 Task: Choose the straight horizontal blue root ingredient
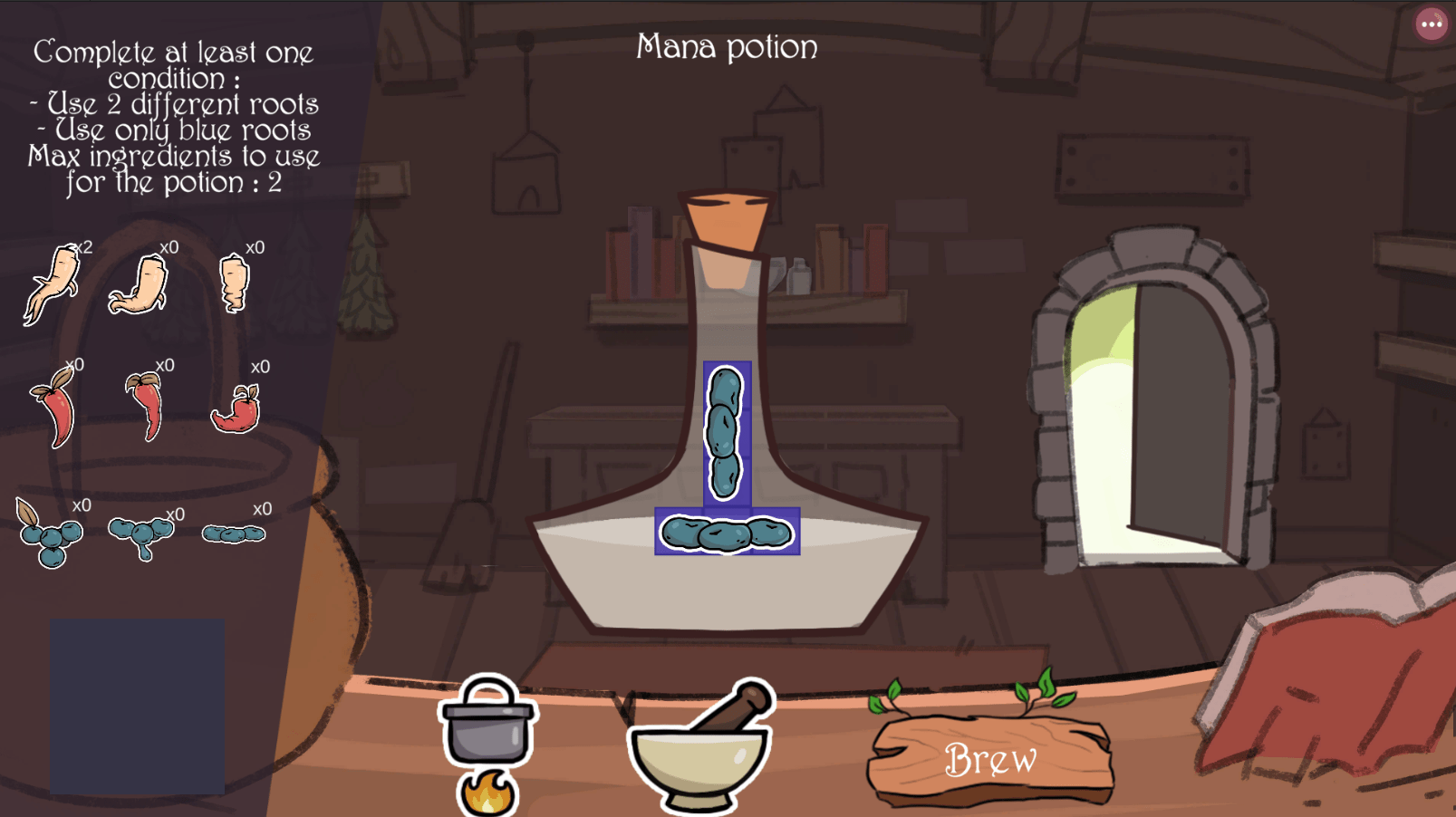(x=234, y=534)
